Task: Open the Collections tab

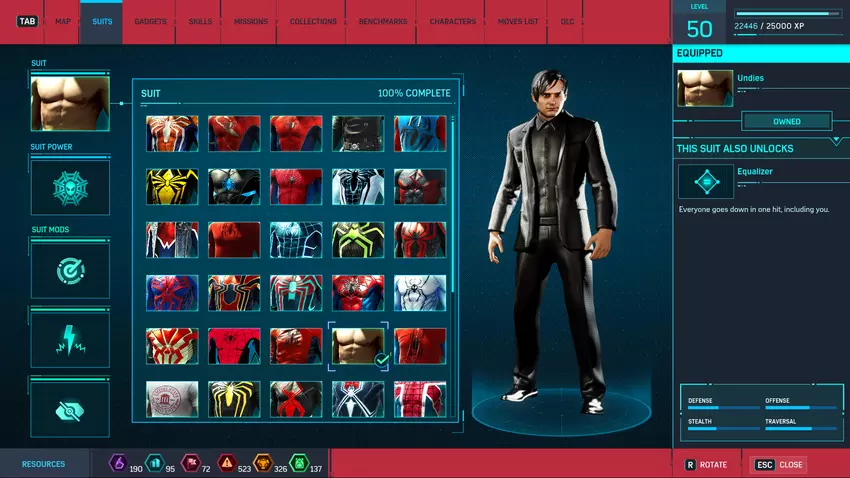Action: (x=313, y=21)
